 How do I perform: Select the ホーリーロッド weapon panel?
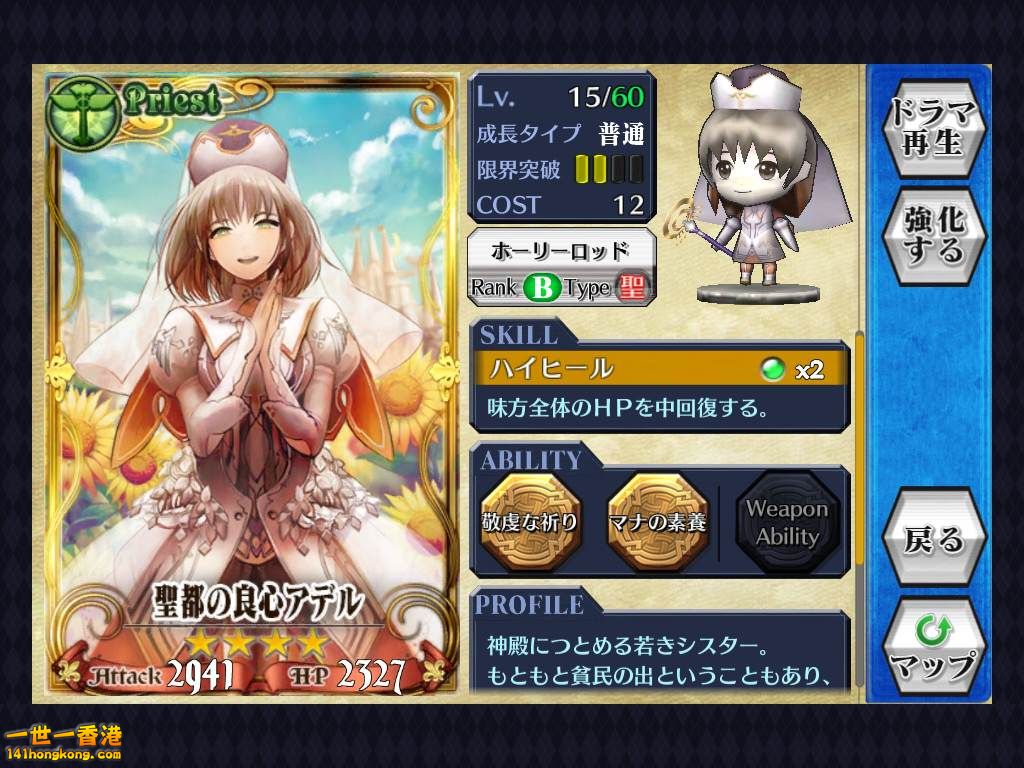[x=562, y=267]
